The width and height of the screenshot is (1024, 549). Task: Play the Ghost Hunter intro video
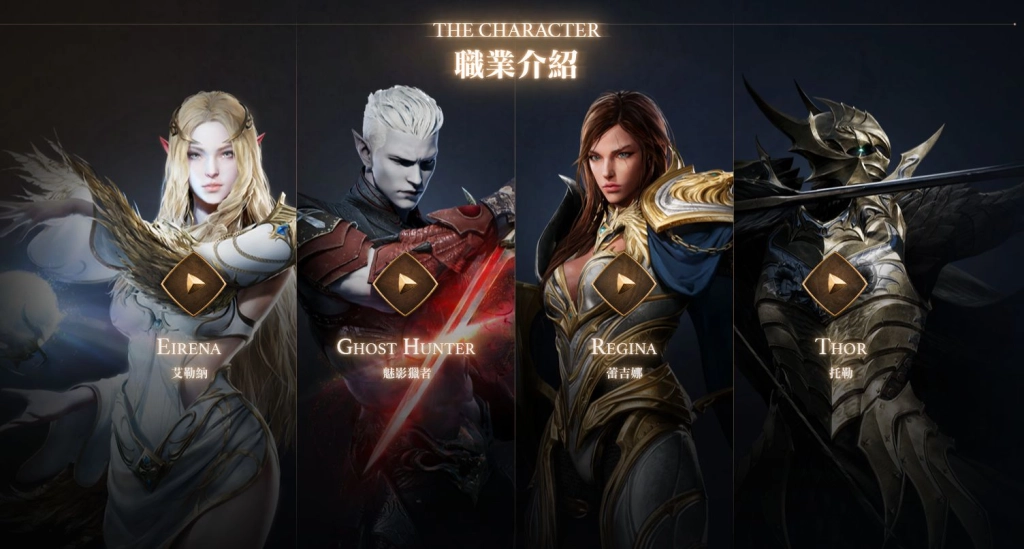pyautogui.click(x=405, y=284)
